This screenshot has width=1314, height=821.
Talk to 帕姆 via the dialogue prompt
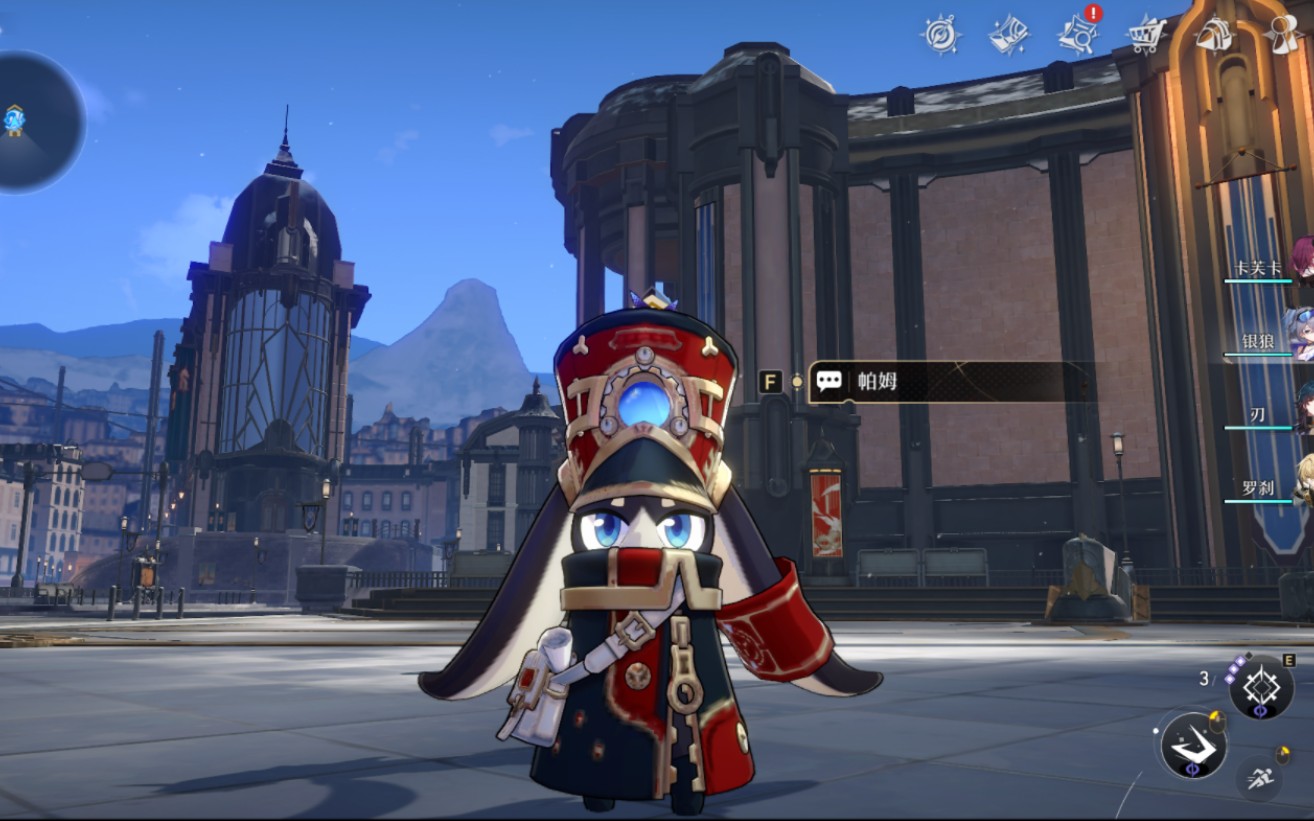pyautogui.click(x=950, y=381)
